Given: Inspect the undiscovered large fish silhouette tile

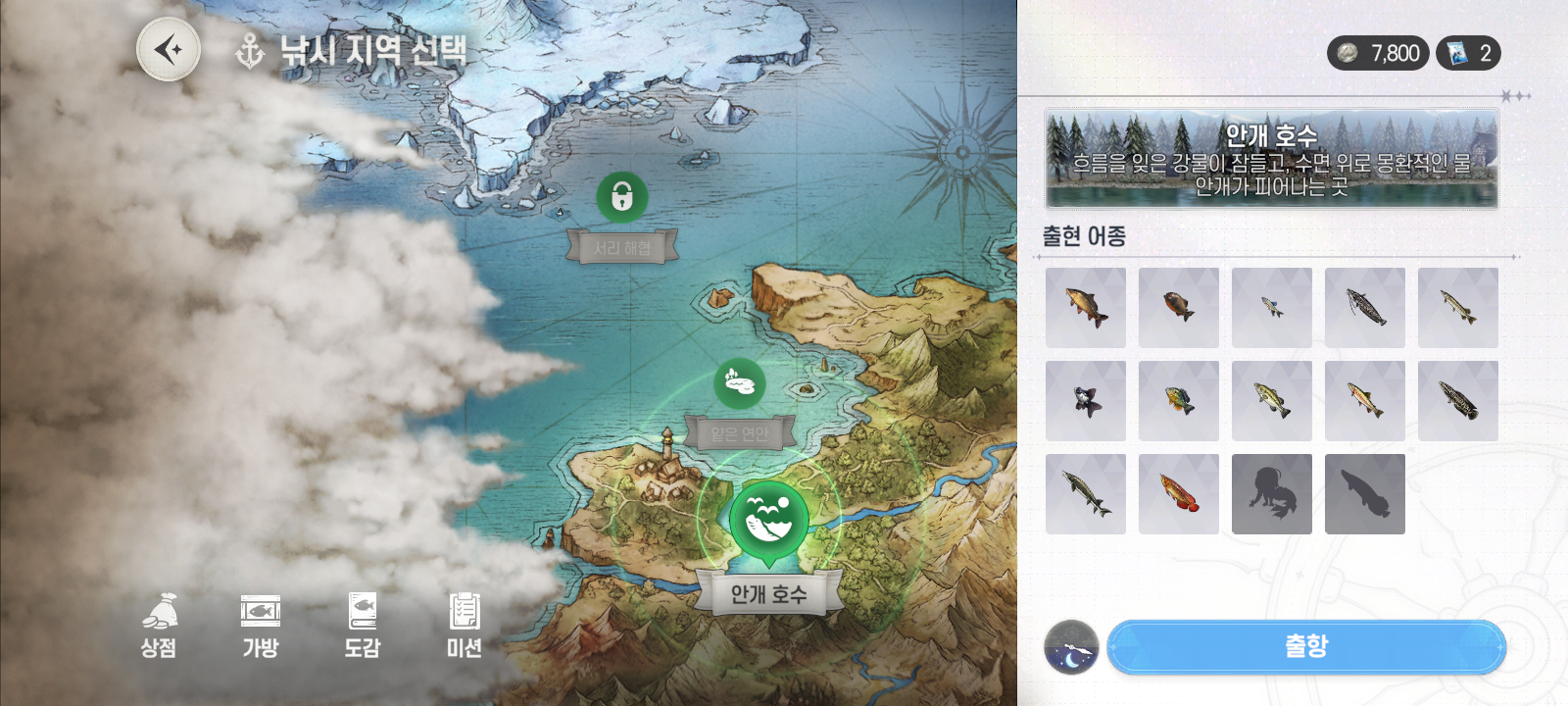Looking at the screenshot, I should click(1365, 494).
